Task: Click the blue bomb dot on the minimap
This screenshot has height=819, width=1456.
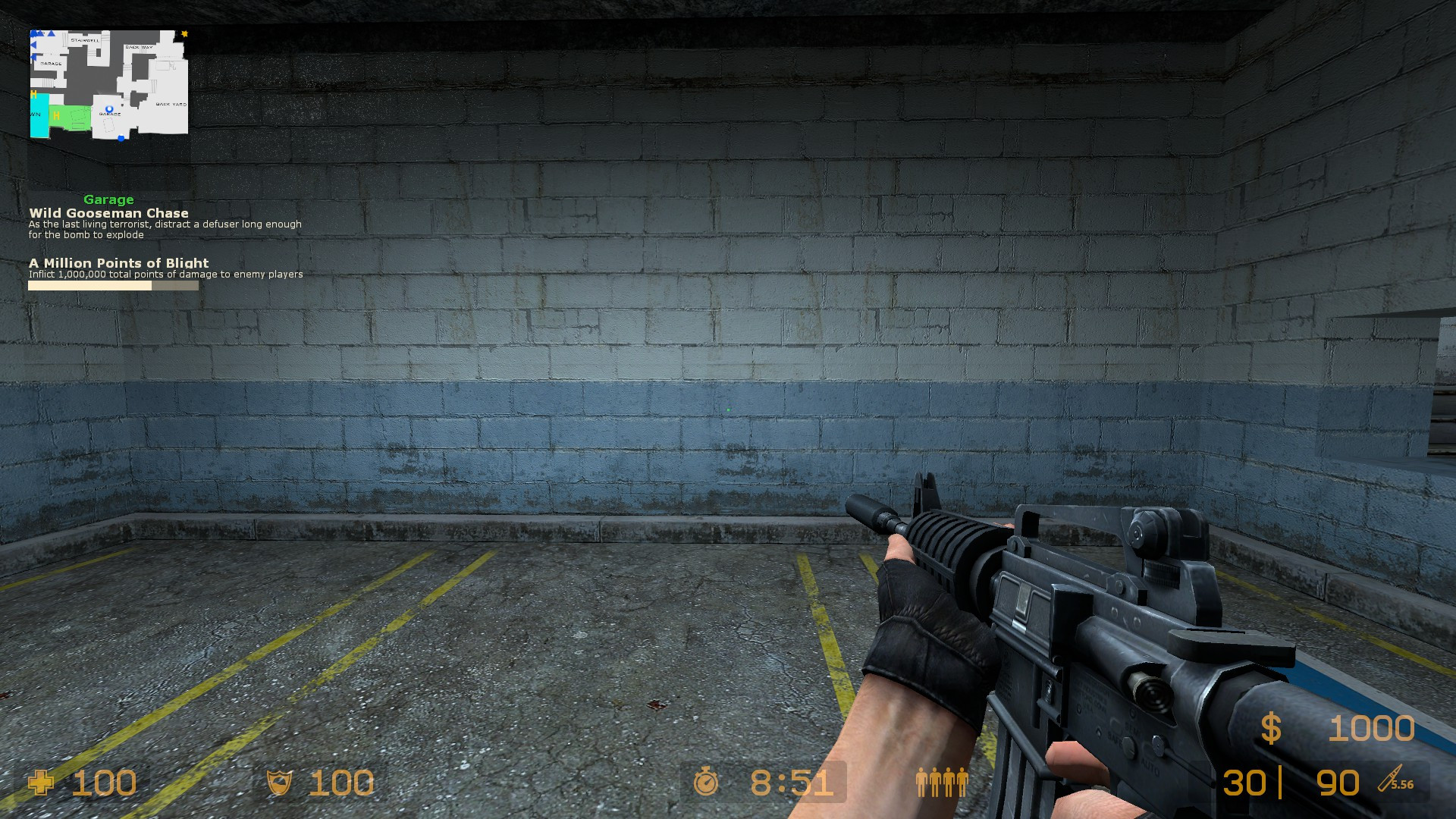Action: point(121,138)
